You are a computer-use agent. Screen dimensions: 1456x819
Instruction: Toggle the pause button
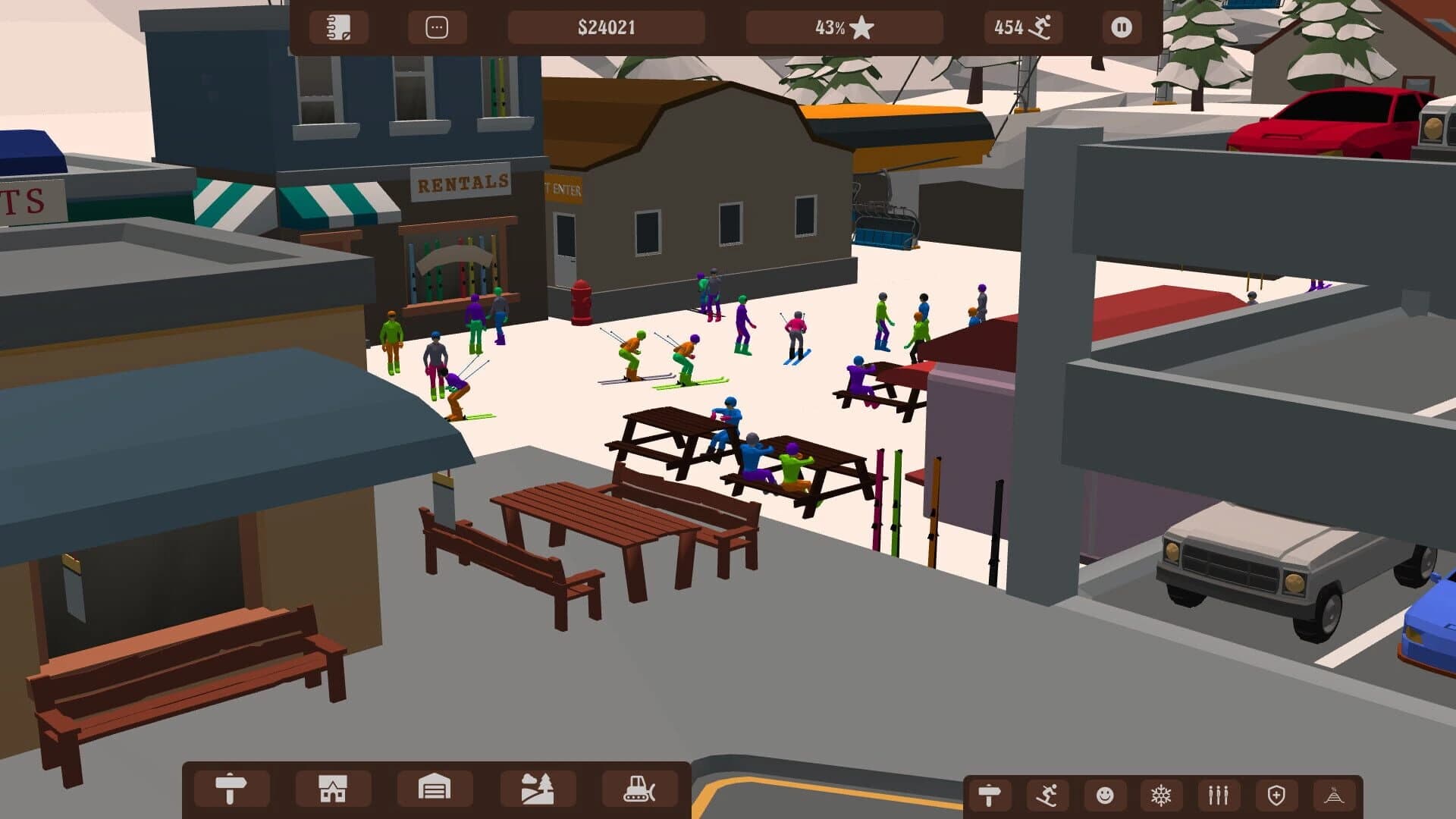tap(1120, 27)
